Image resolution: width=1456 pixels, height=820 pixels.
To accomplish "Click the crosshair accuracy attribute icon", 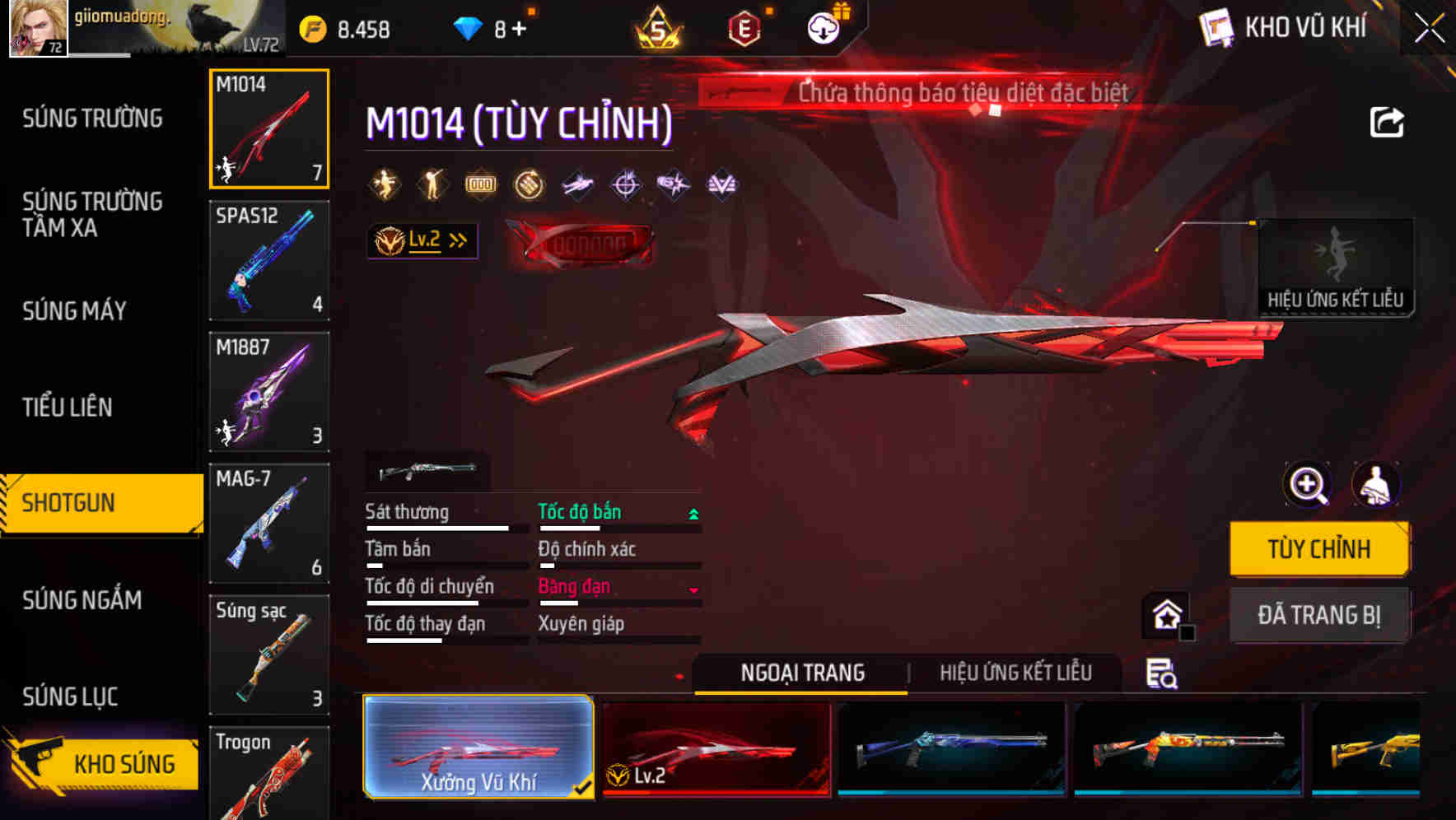I will (625, 184).
